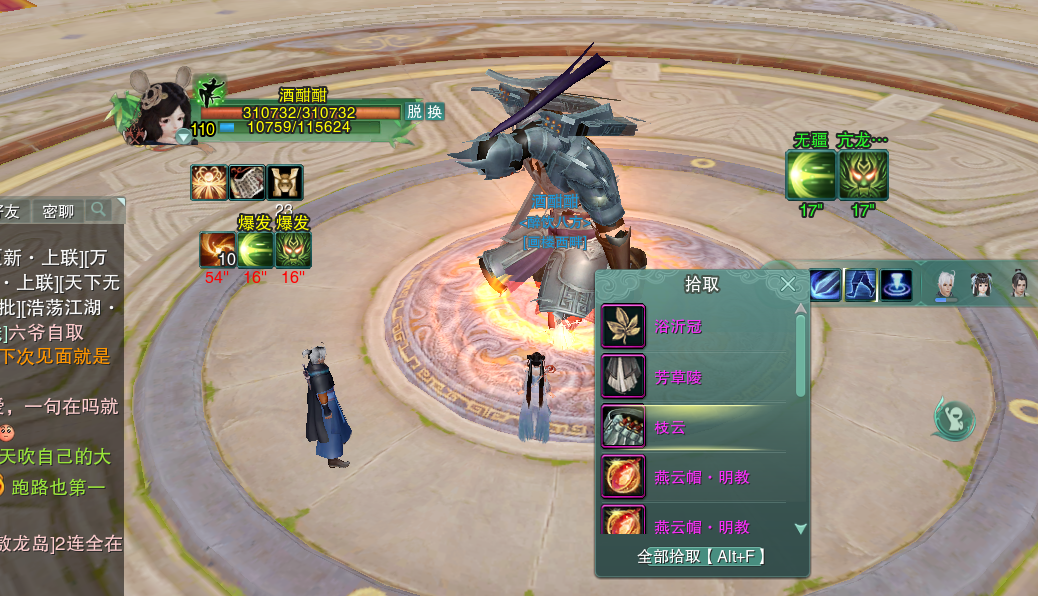This screenshot has width=1038, height=596.
Task: Select the 无疆 buff icon
Action: tap(810, 175)
